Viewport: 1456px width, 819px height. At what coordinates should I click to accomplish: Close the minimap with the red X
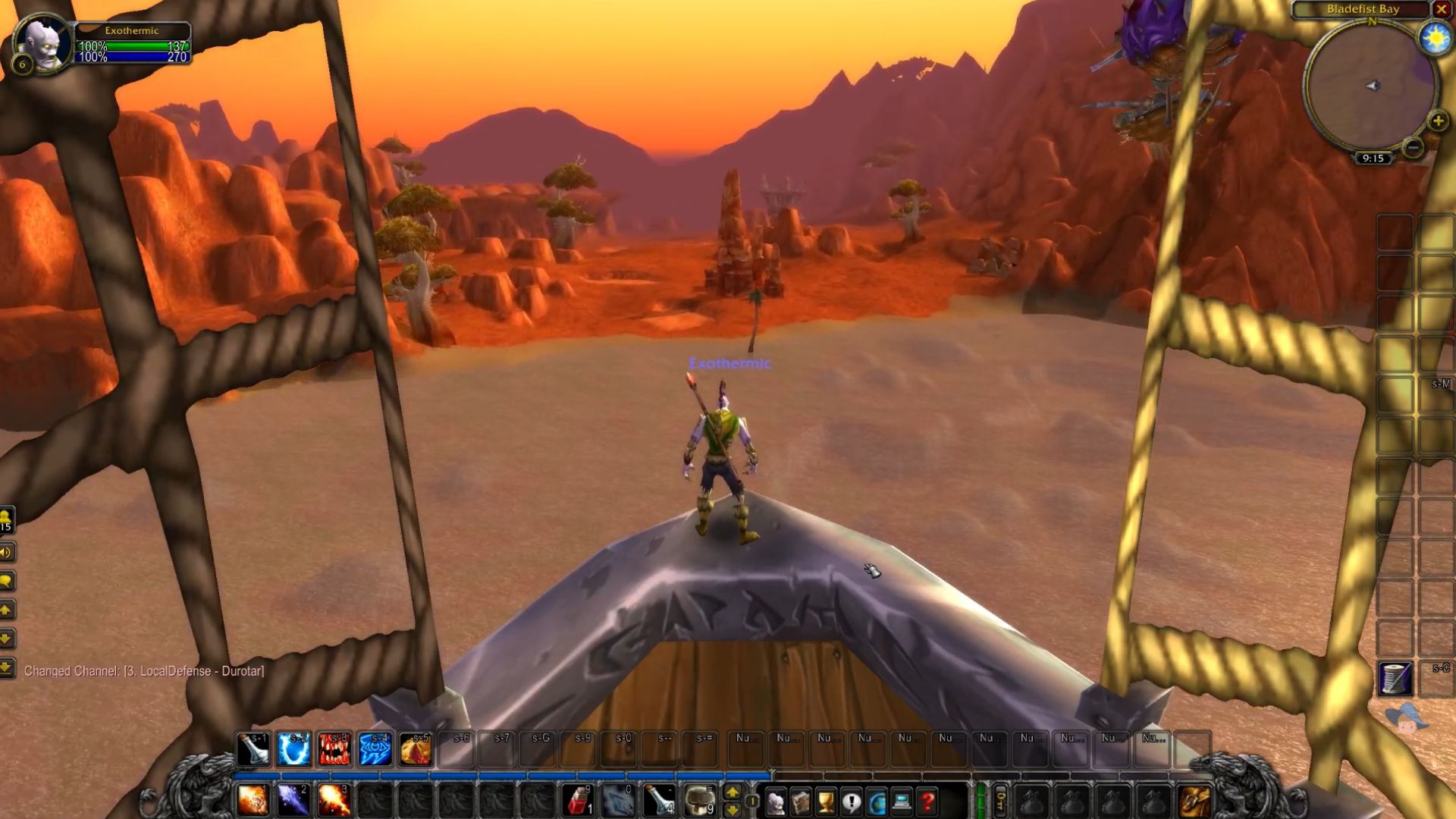click(x=1441, y=9)
